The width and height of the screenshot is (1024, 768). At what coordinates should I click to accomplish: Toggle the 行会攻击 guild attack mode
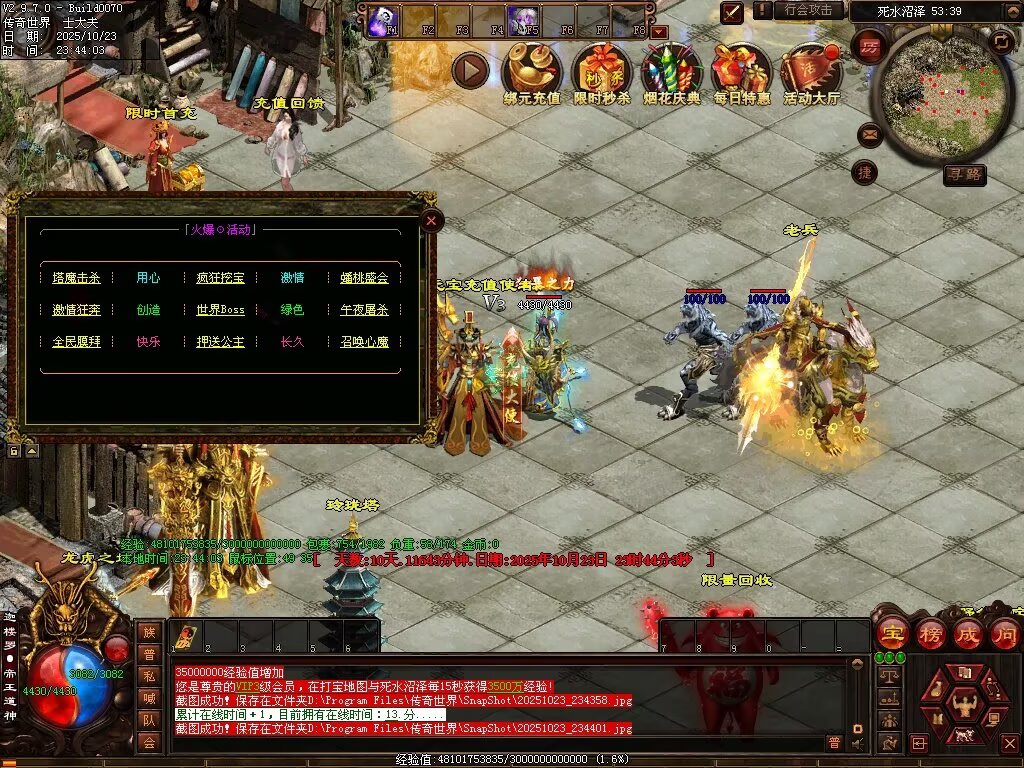[808, 10]
